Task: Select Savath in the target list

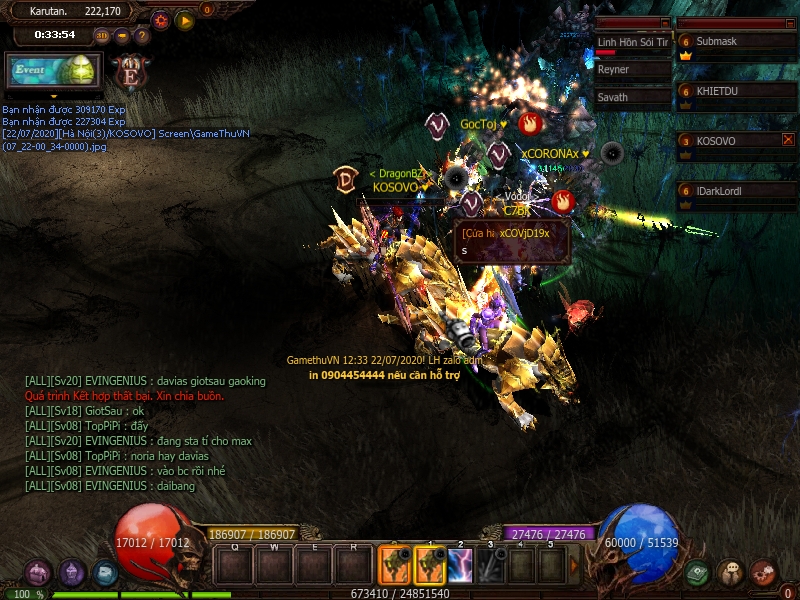Action: (x=633, y=97)
